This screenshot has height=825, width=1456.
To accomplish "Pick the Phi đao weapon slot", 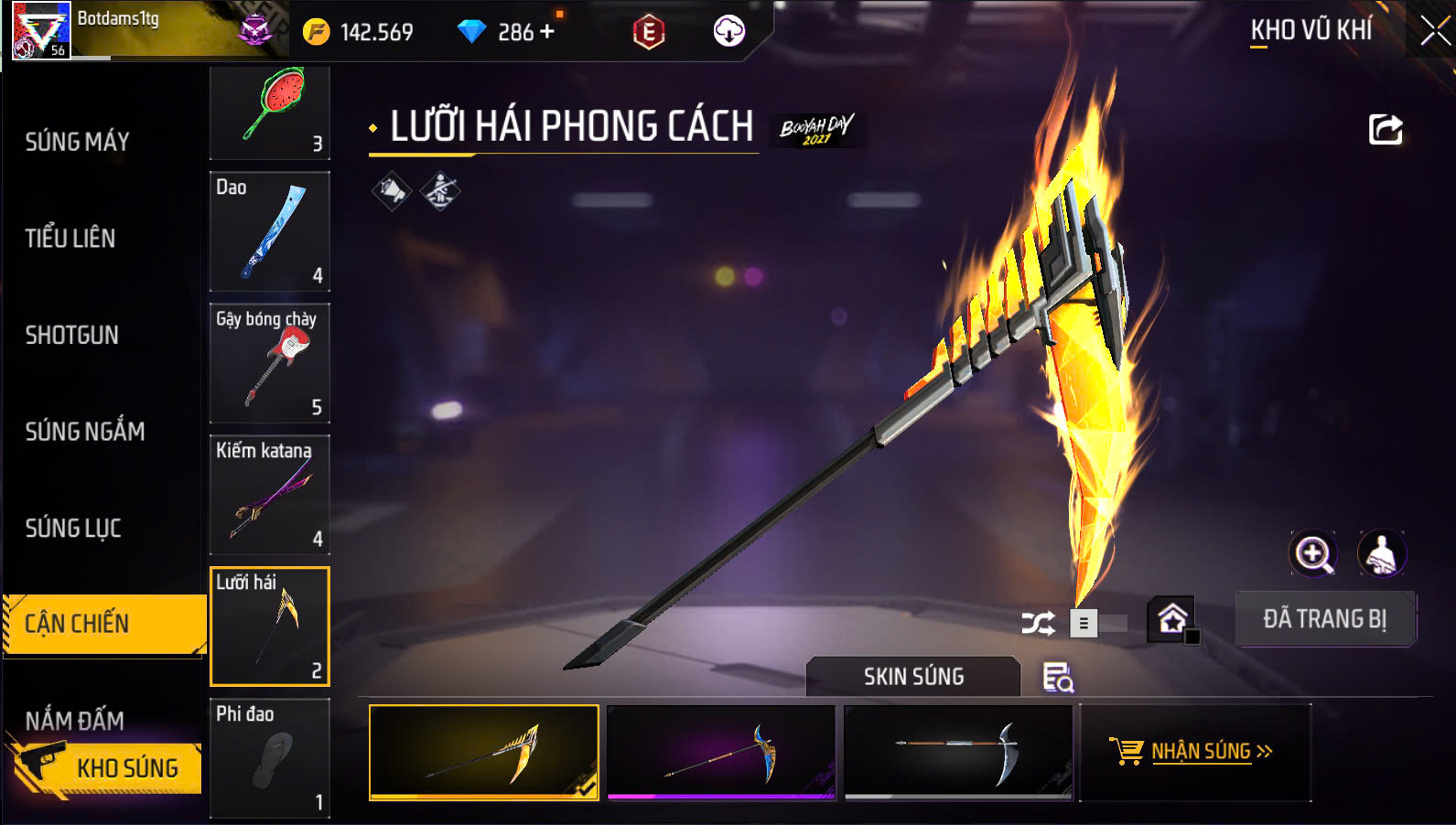I will pyautogui.click(x=270, y=758).
